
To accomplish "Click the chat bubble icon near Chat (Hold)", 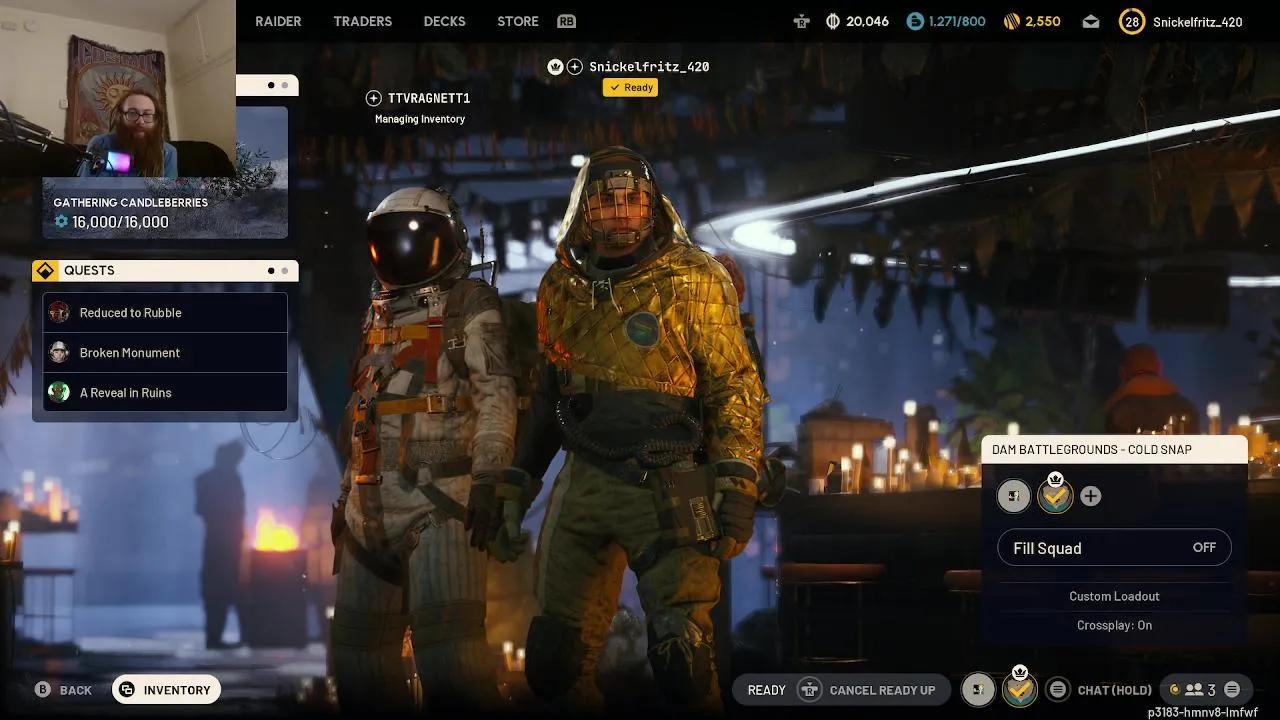I will tap(1058, 689).
